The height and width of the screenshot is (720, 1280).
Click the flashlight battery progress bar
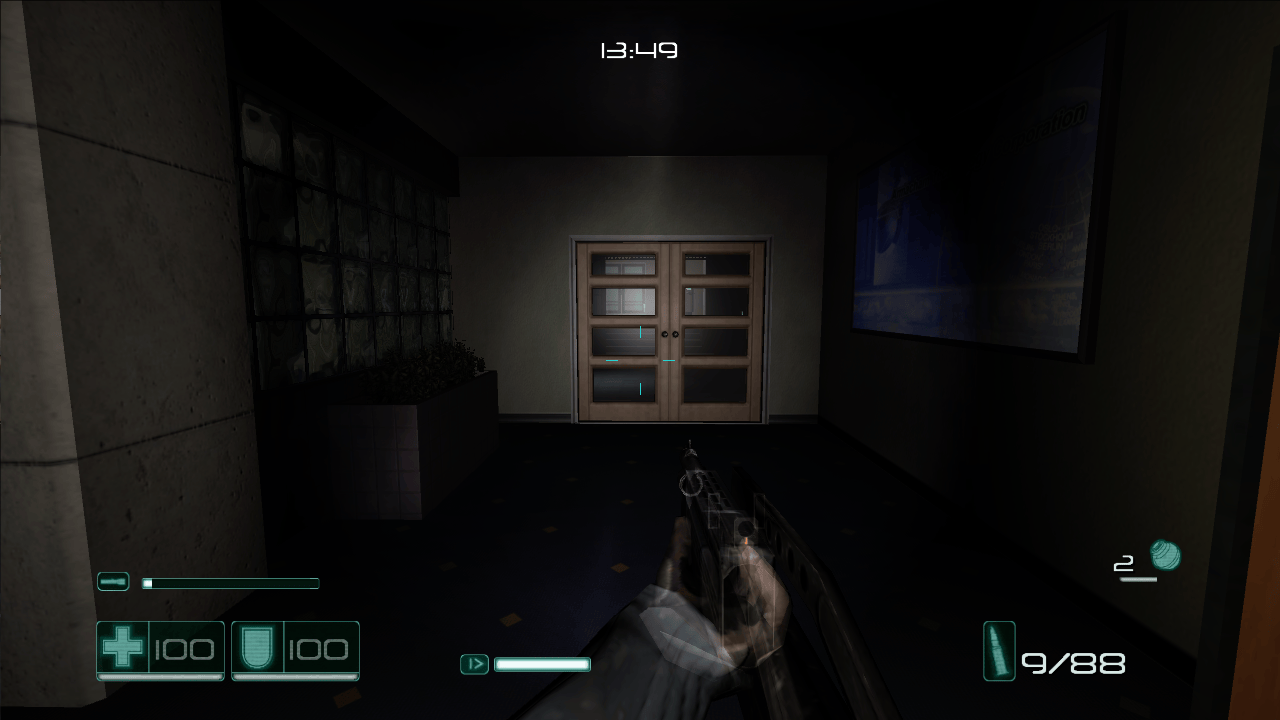coord(230,582)
